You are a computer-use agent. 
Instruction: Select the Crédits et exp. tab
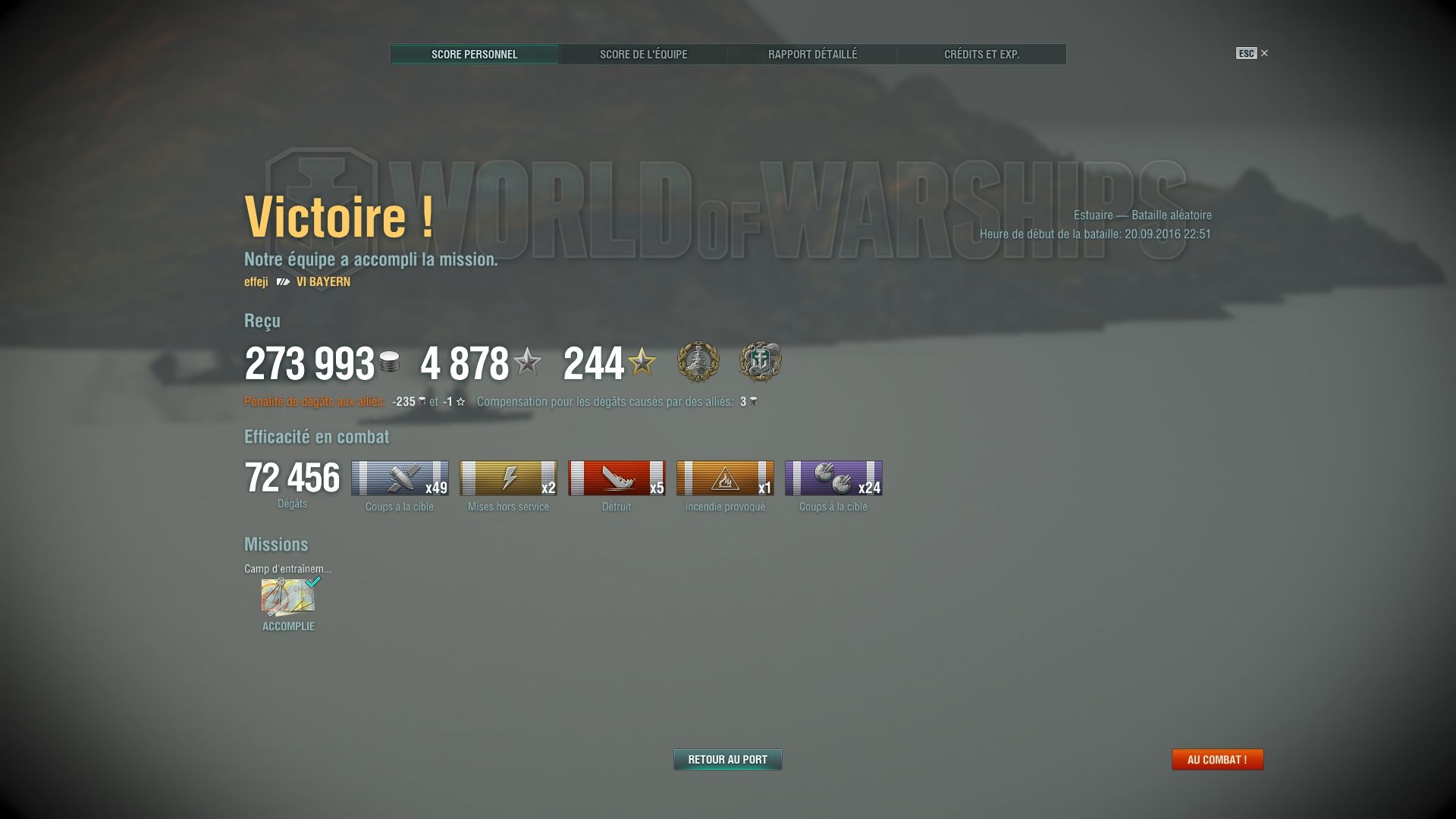coord(981,55)
